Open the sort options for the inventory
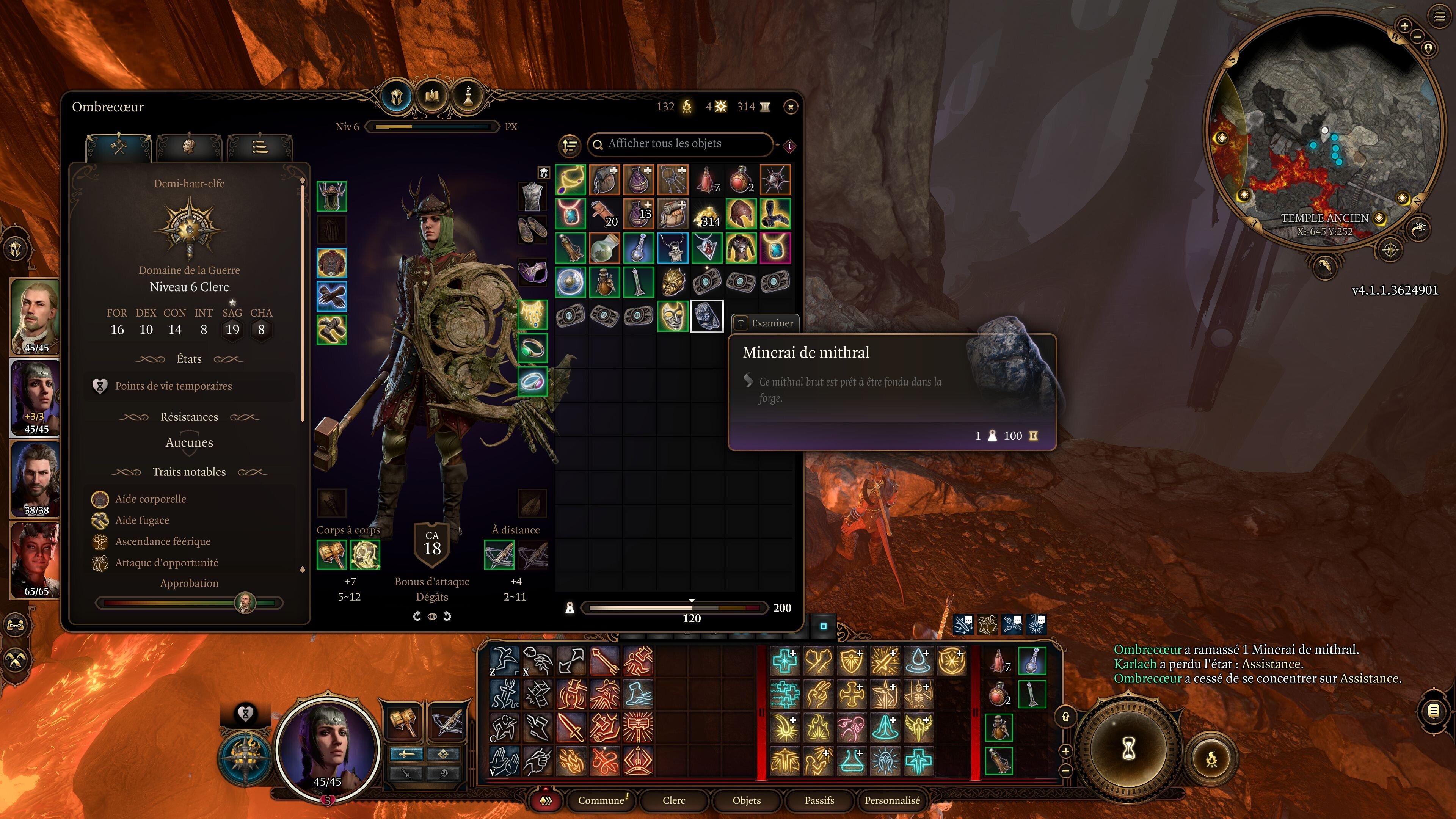 (570, 146)
